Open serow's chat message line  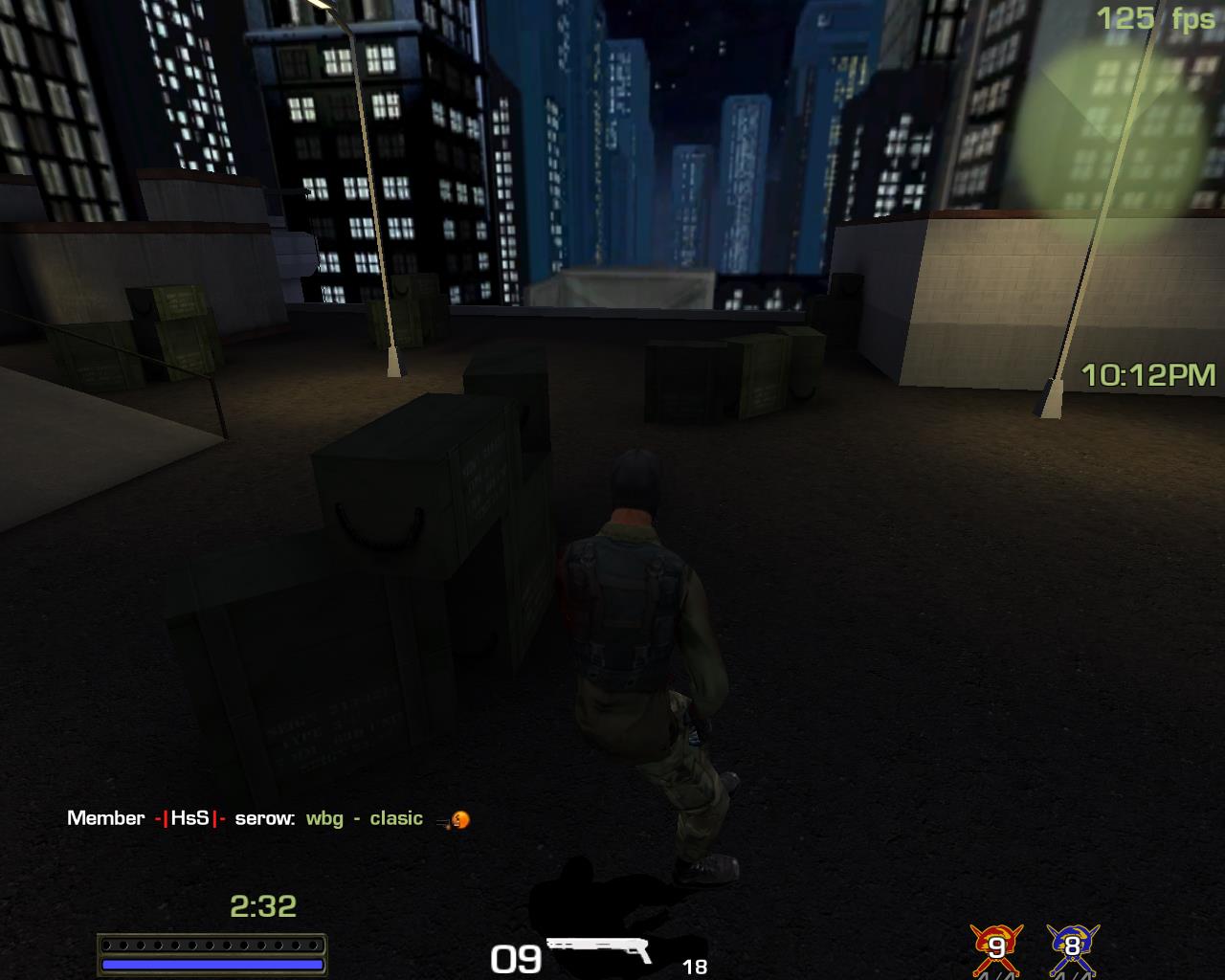click(x=268, y=818)
